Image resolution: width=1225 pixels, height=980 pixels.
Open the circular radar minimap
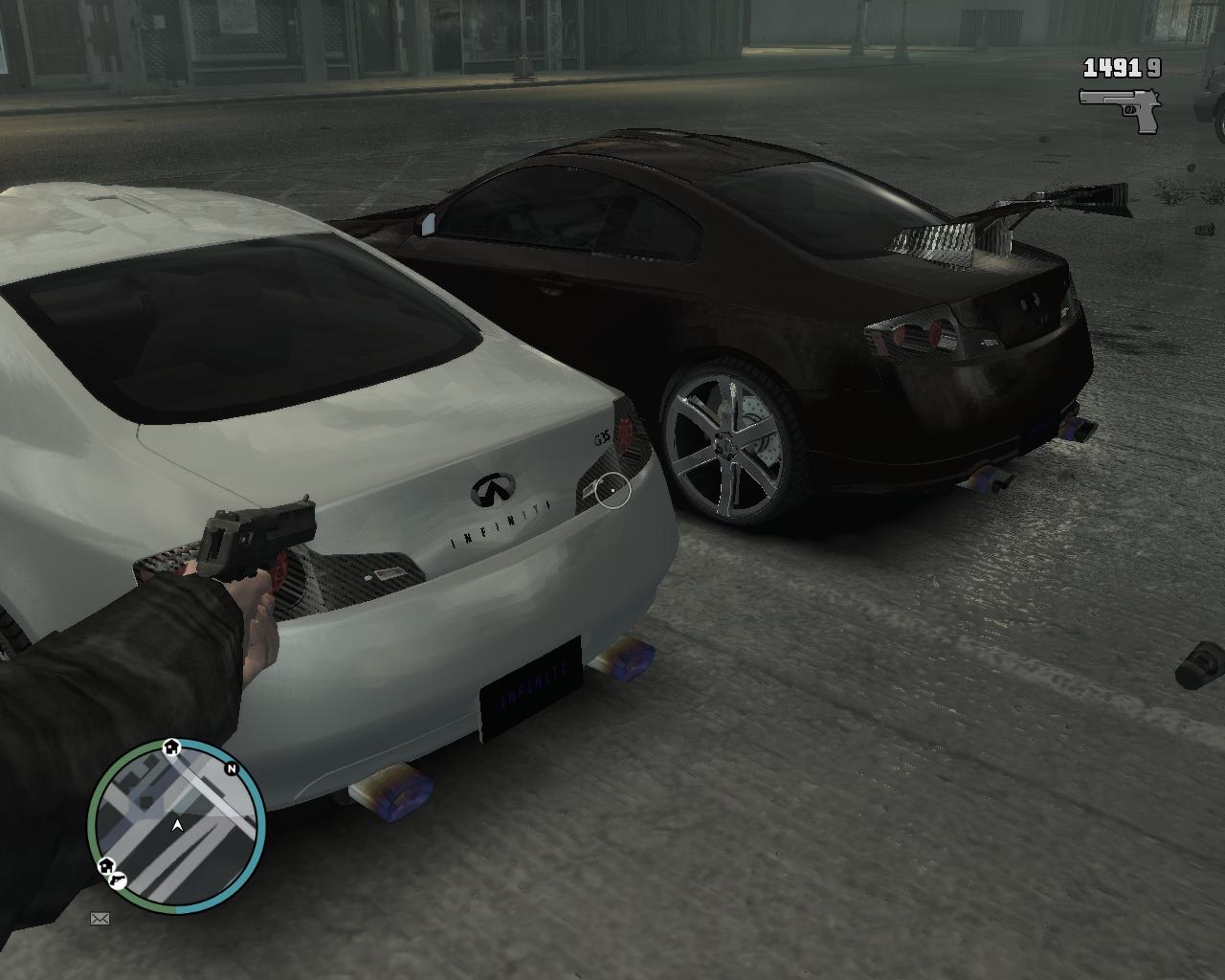point(176,827)
